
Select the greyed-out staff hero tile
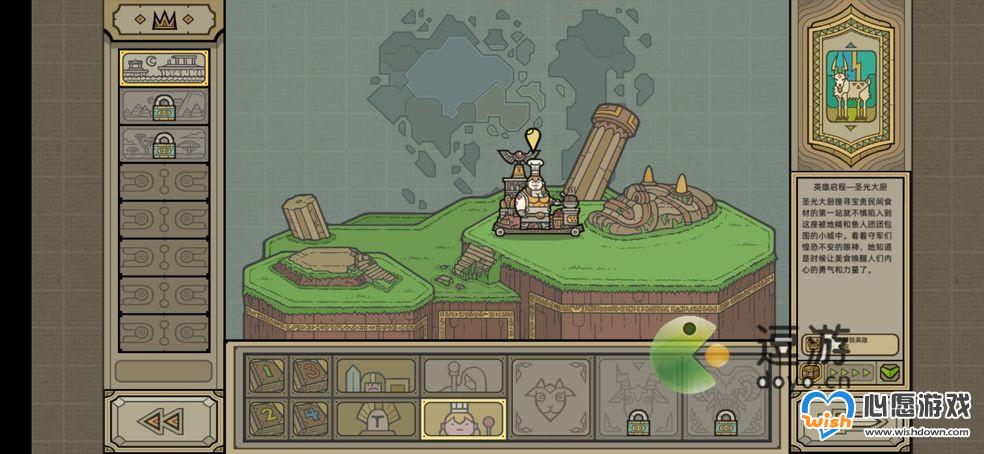(463, 375)
